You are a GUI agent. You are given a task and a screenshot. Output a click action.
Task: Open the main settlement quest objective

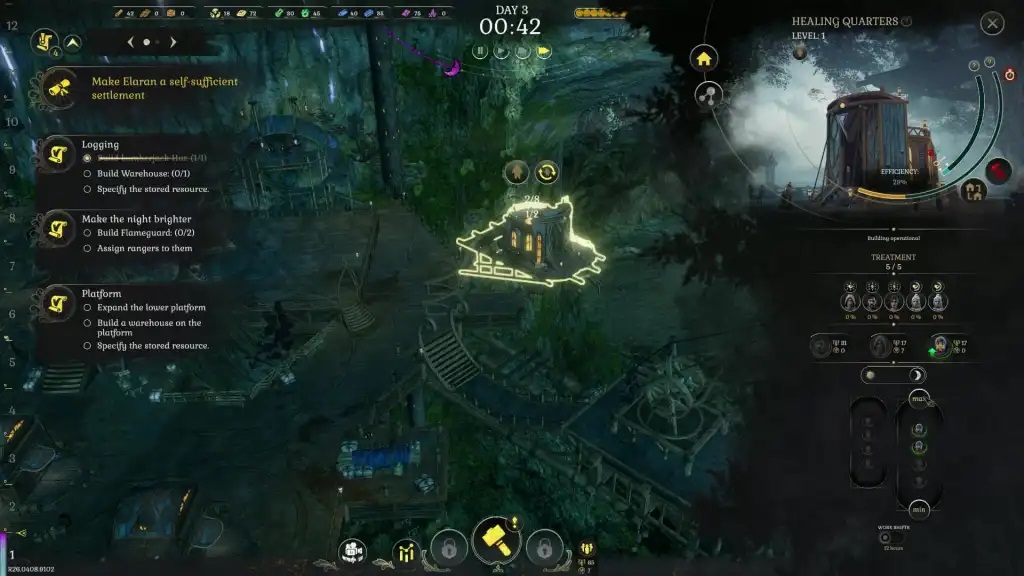[165, 88]
